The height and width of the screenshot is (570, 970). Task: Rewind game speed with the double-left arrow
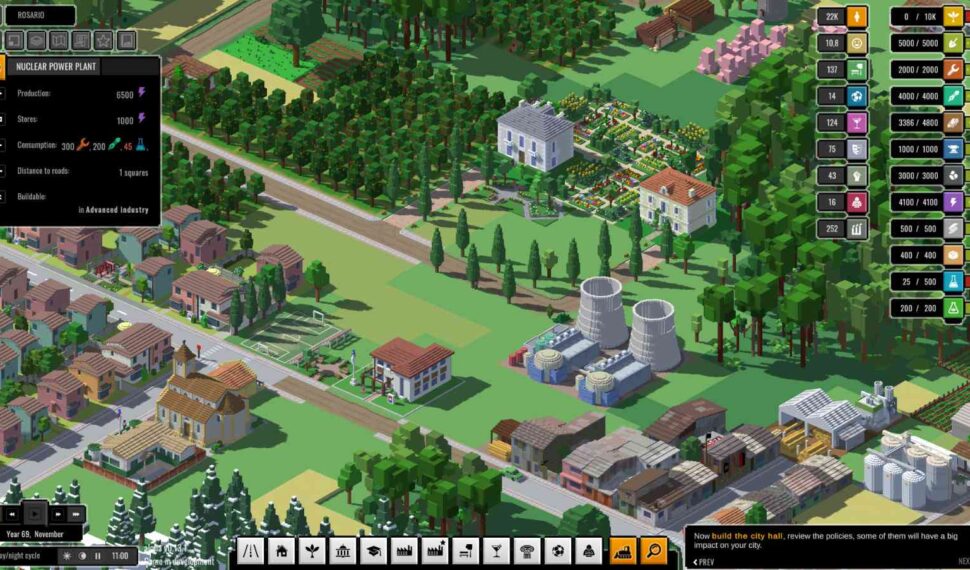point(11,513)
